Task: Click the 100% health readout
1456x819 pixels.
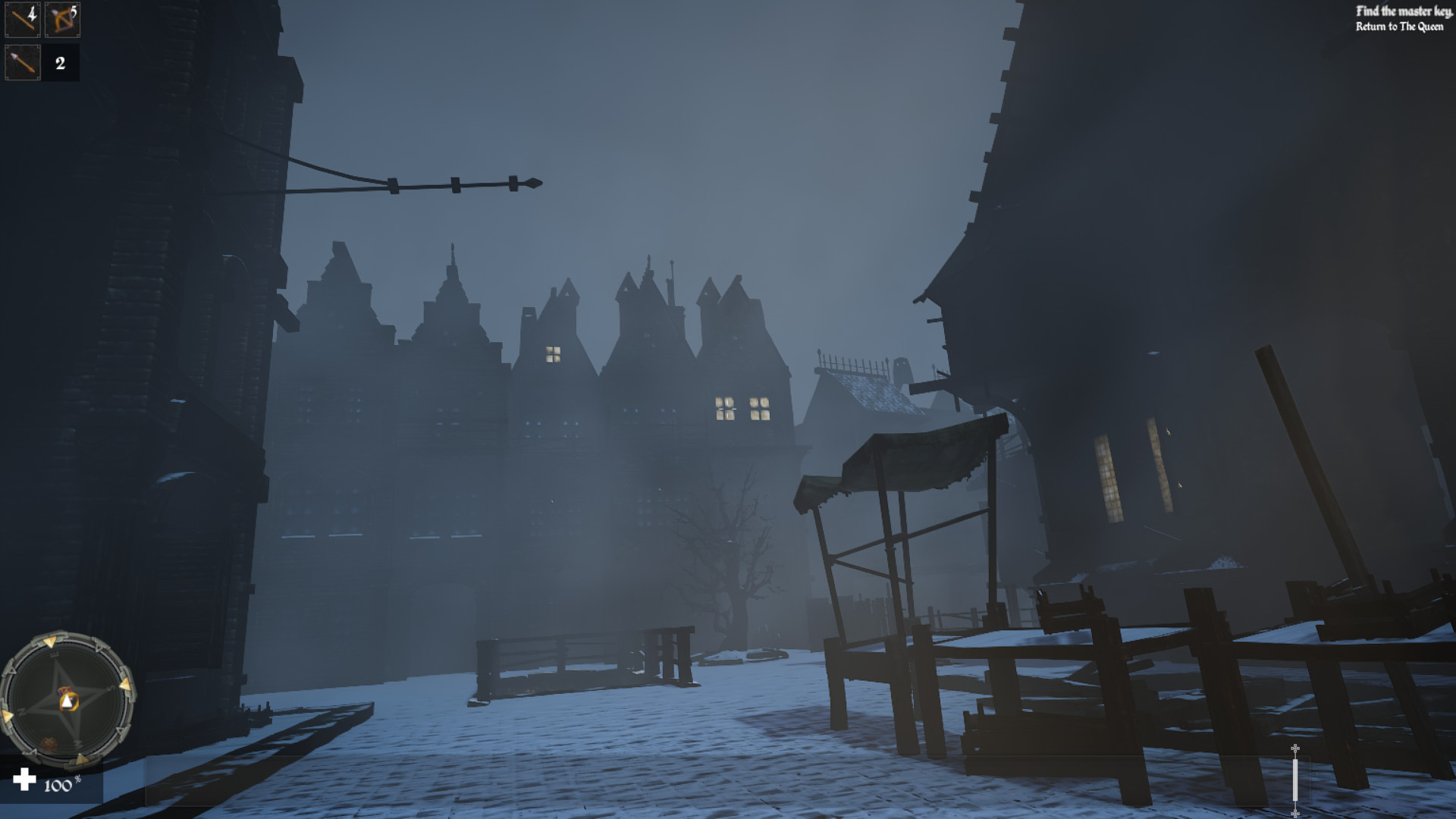Action: click(x=58, y=786)
